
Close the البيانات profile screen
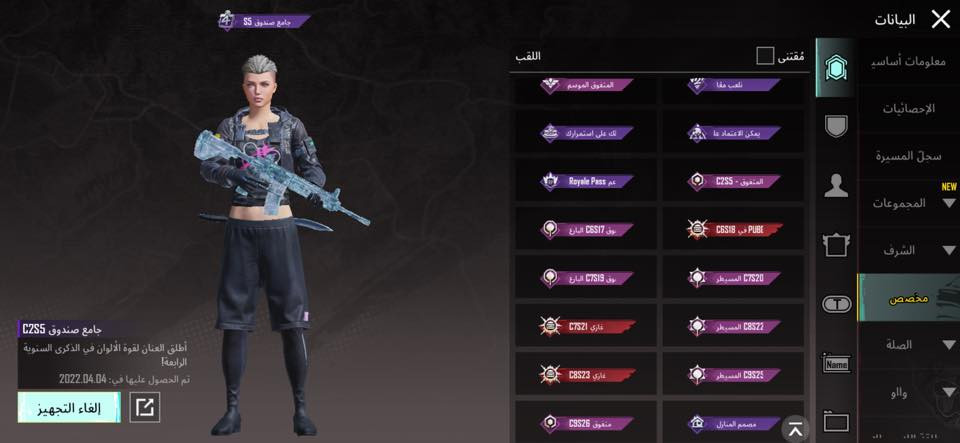(940, 19)
